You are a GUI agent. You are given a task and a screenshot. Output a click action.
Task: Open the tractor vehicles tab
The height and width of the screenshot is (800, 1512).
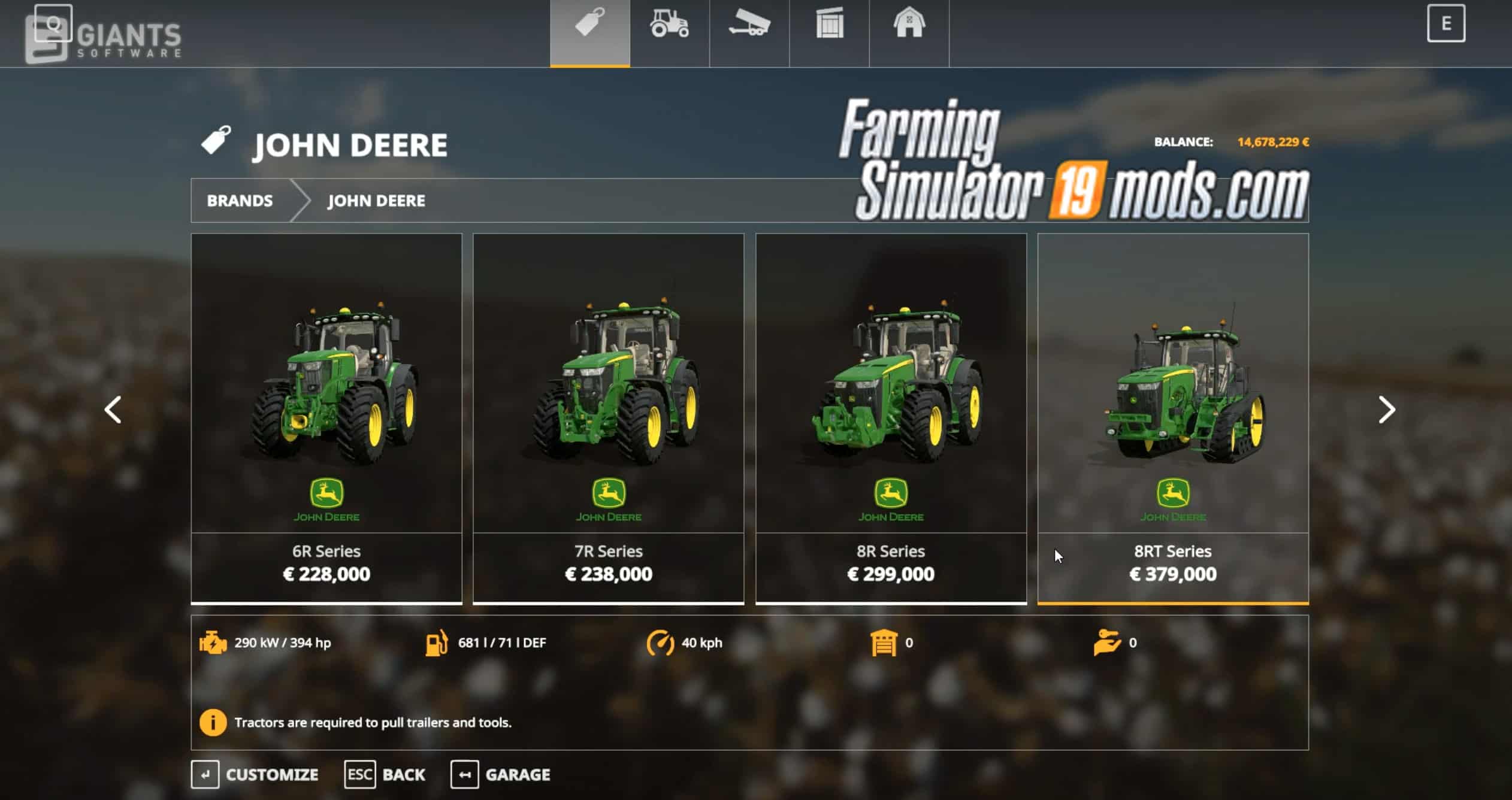coord(670,26)
